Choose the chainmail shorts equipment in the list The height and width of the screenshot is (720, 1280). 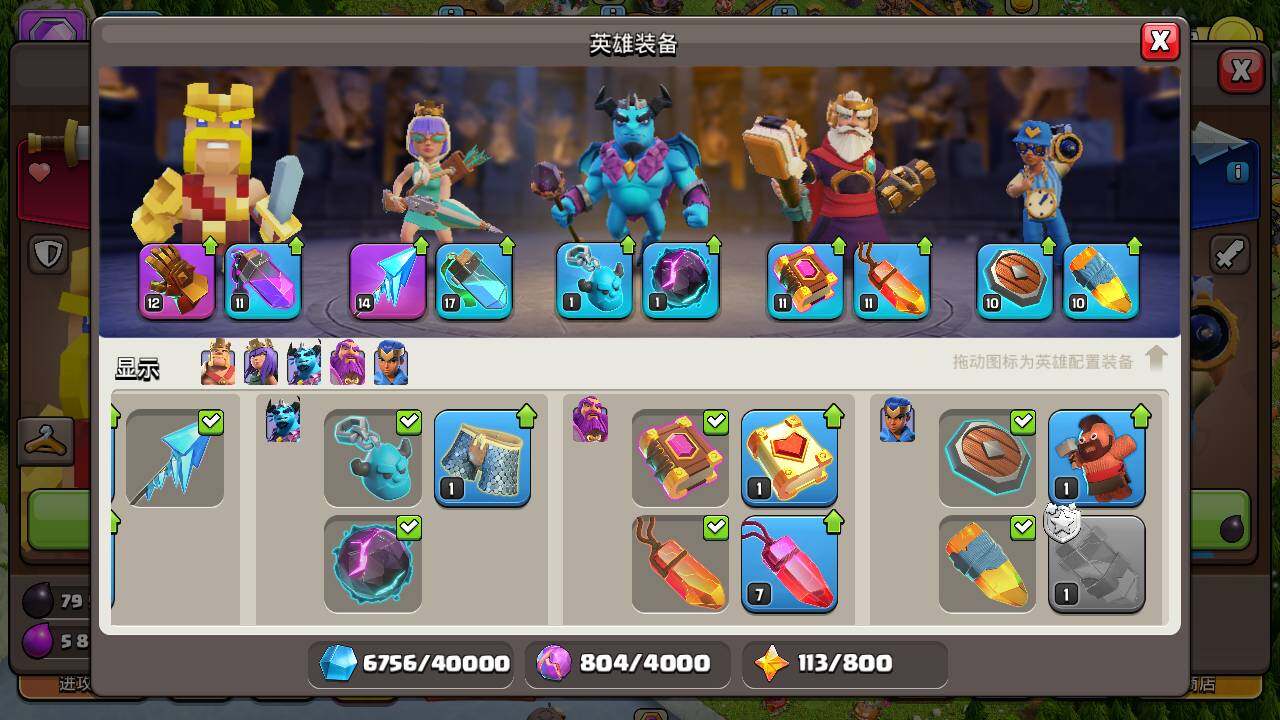(x=482, y=457)
